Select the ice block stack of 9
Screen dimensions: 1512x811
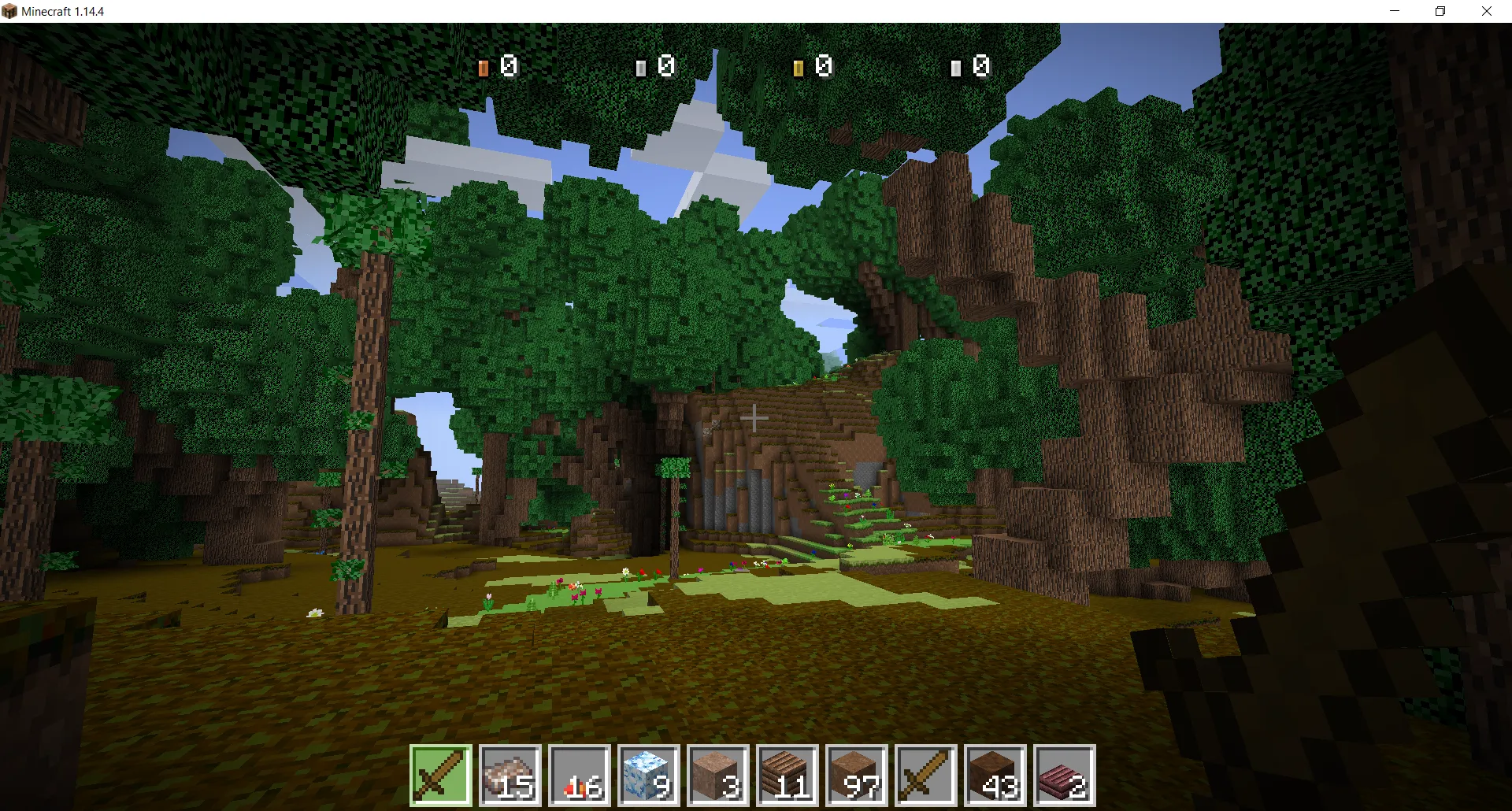tap(647, 776)
